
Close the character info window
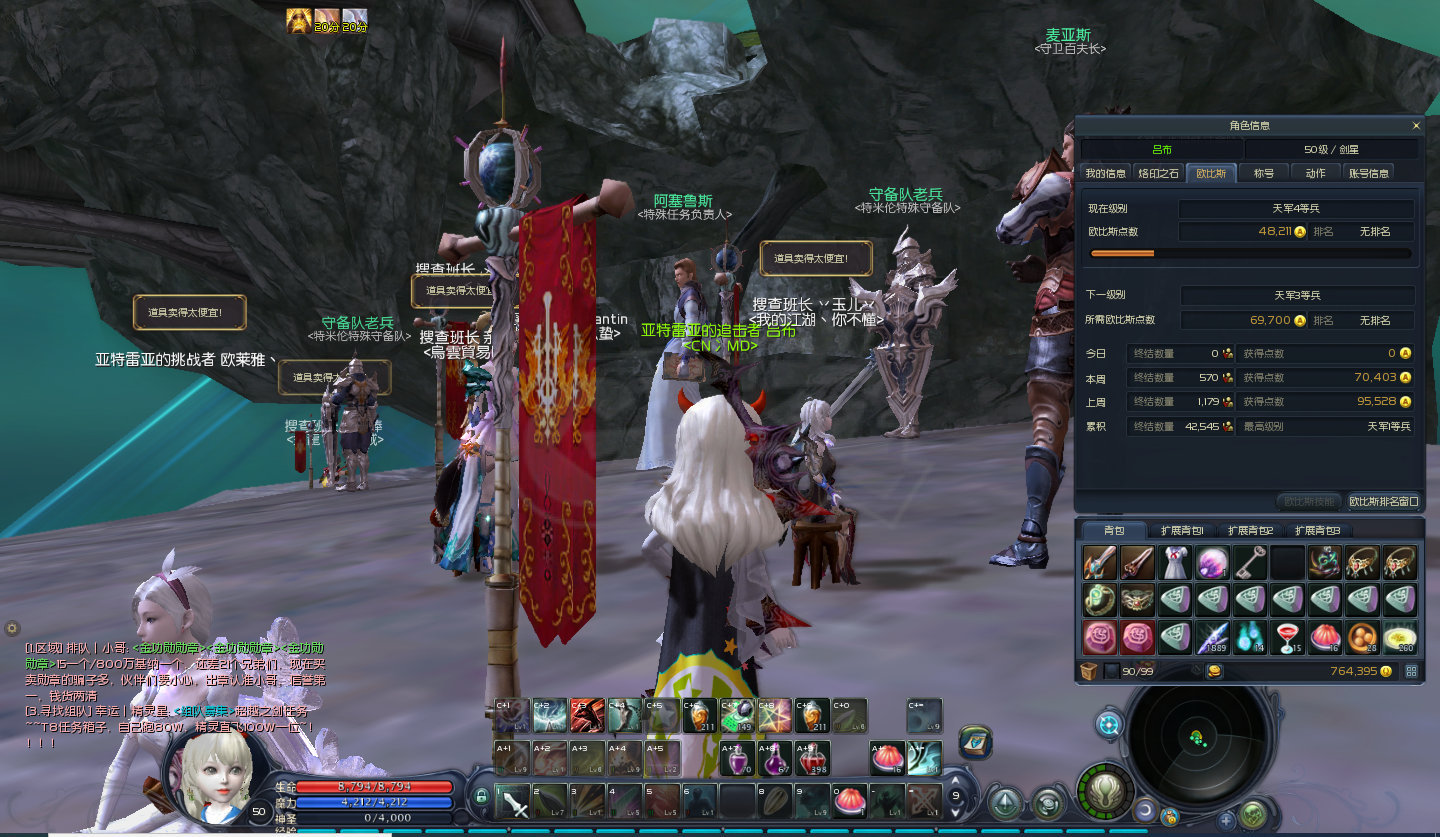coord(1415,126)
